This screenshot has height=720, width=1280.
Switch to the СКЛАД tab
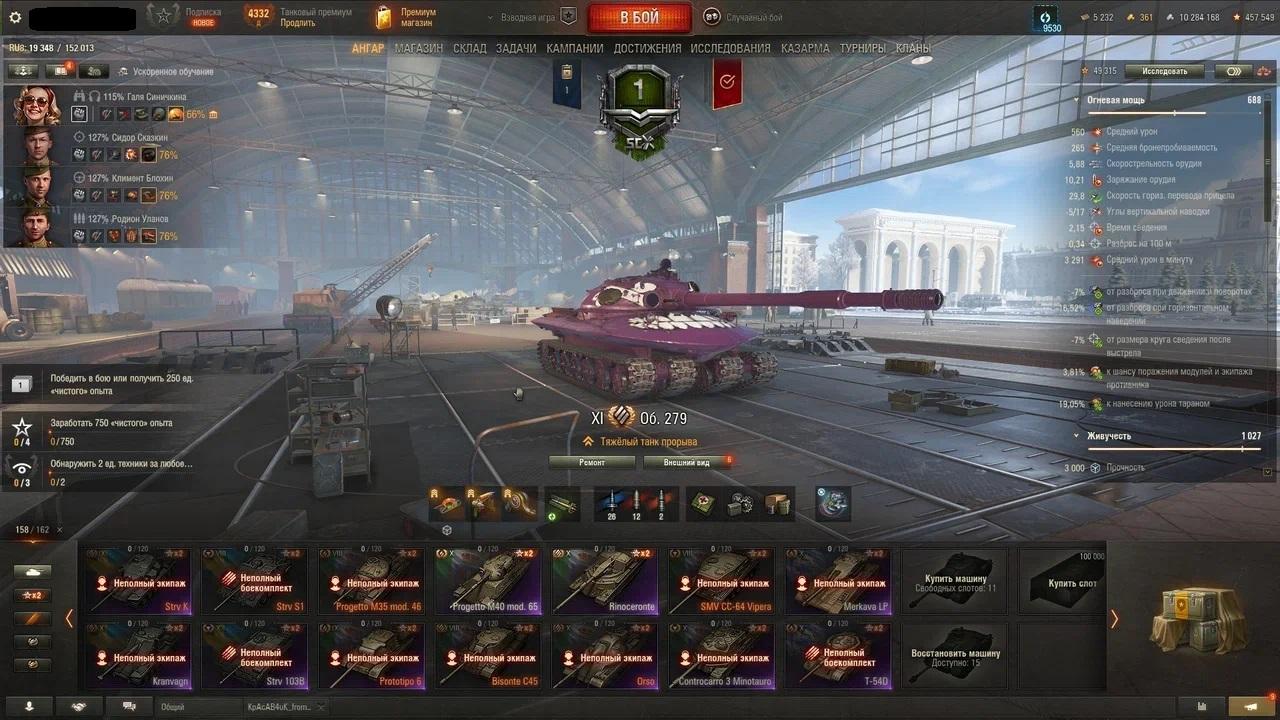(470, 48)
